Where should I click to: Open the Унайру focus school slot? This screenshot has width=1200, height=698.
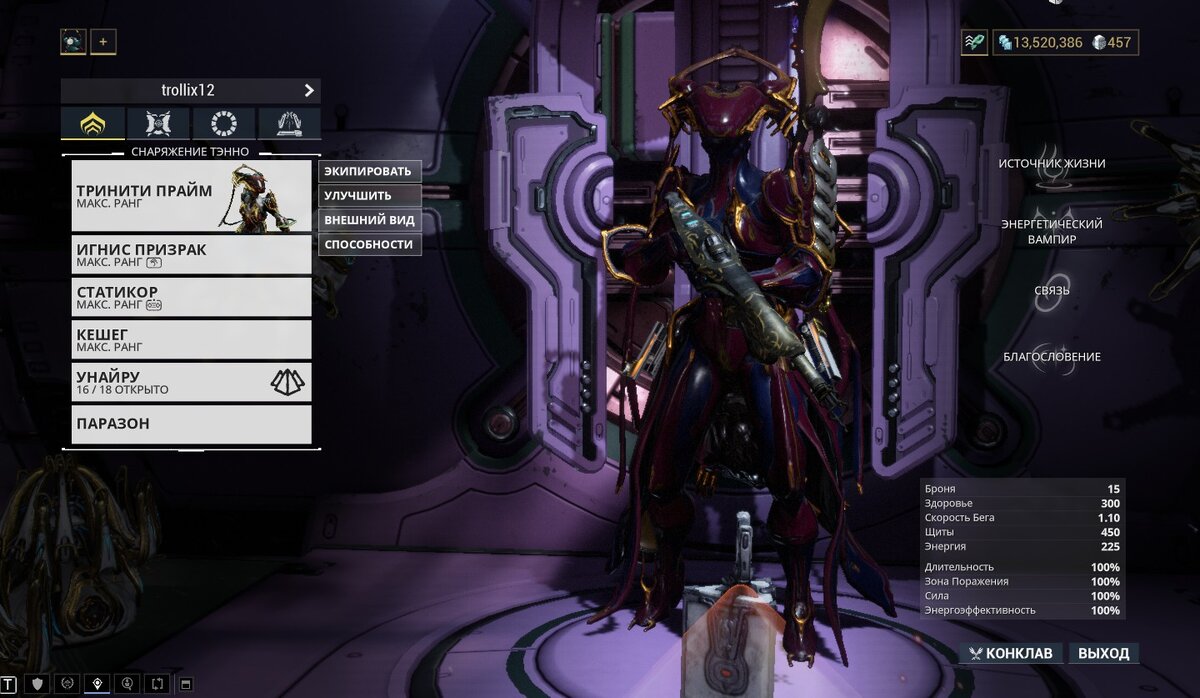[x=191, y=382]
